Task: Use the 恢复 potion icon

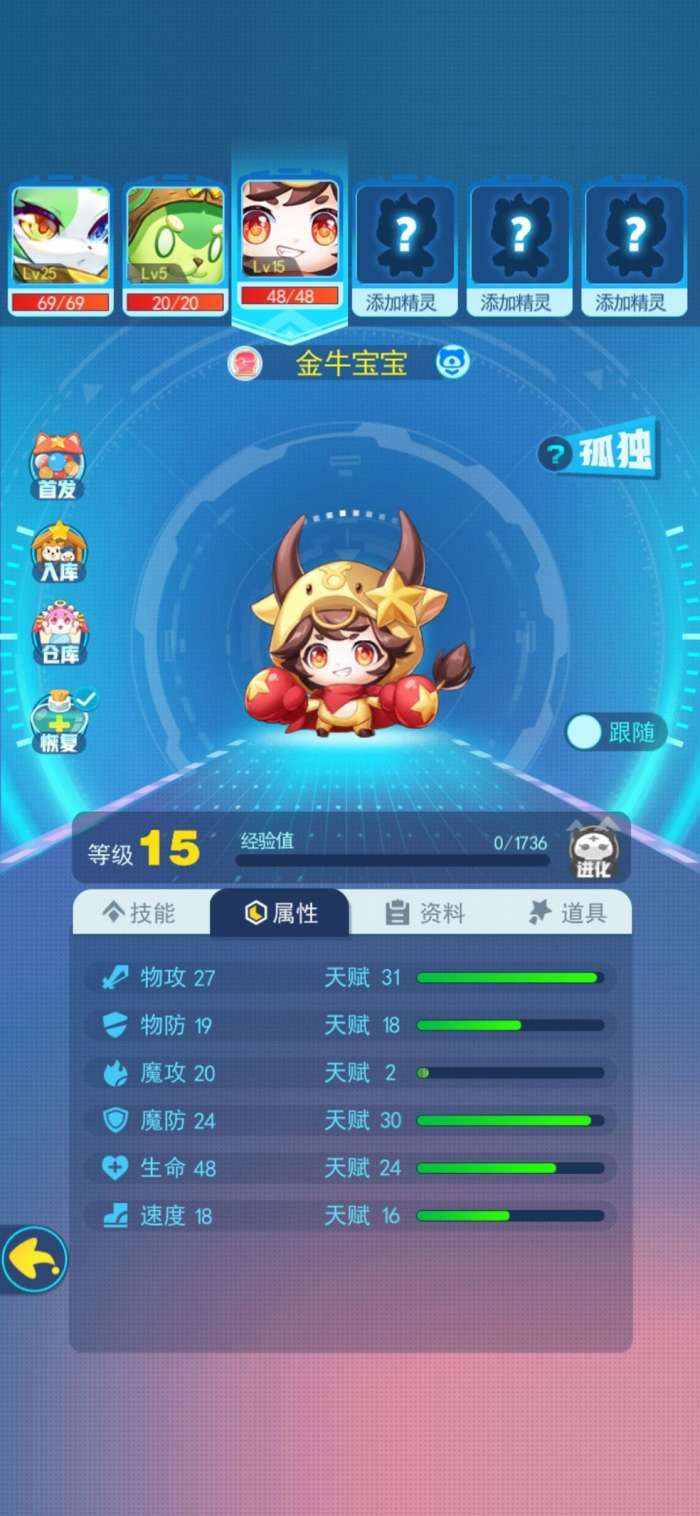Action: point(60,722)
